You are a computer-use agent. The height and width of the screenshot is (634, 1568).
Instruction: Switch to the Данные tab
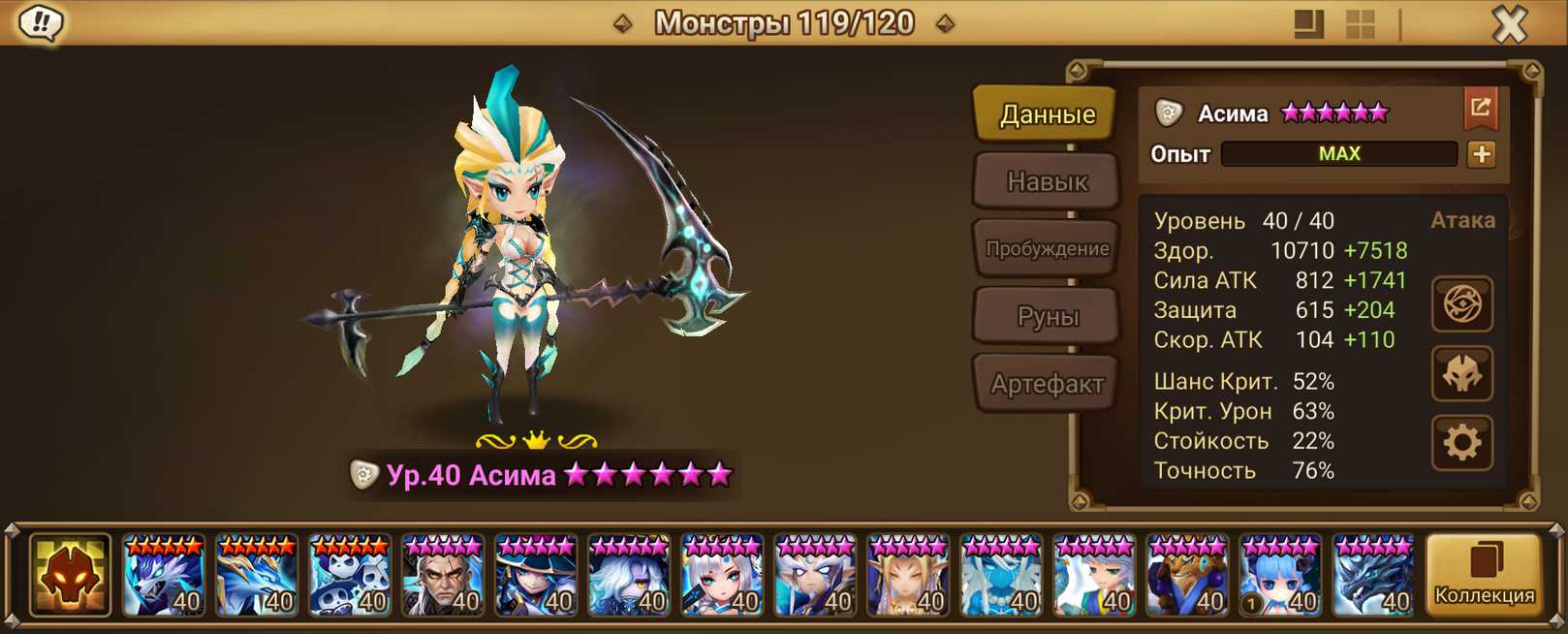click(x=1047, y=114)
